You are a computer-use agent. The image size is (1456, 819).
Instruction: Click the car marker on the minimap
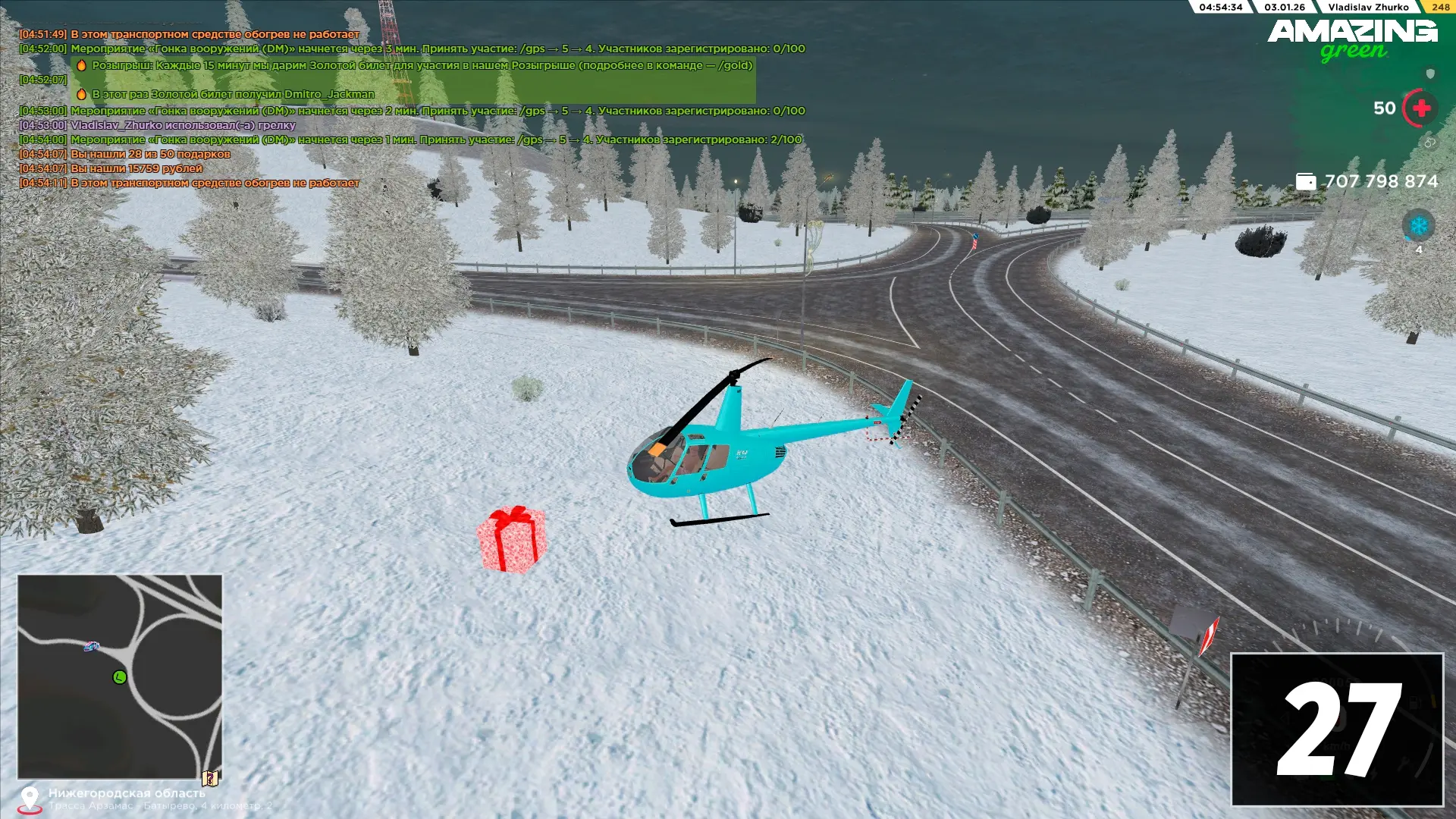pyautogui.click(x=92, y=646)
